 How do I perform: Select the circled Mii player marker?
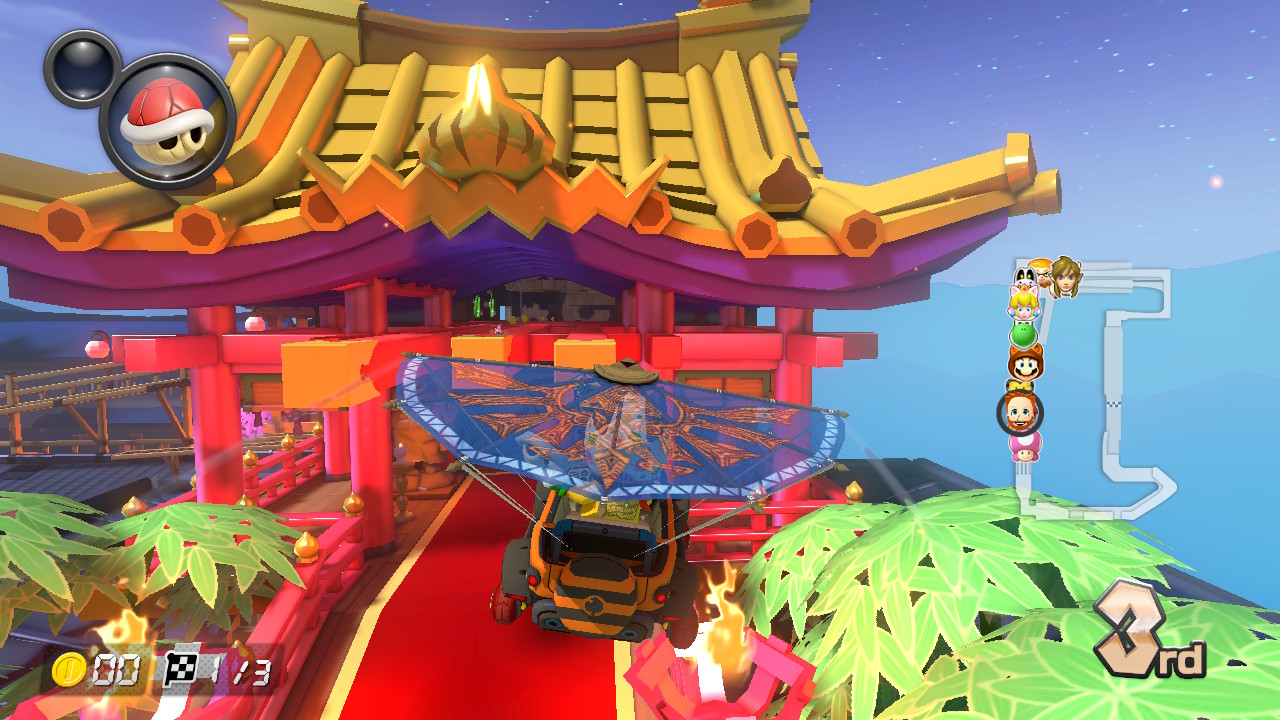point(1020,412)
